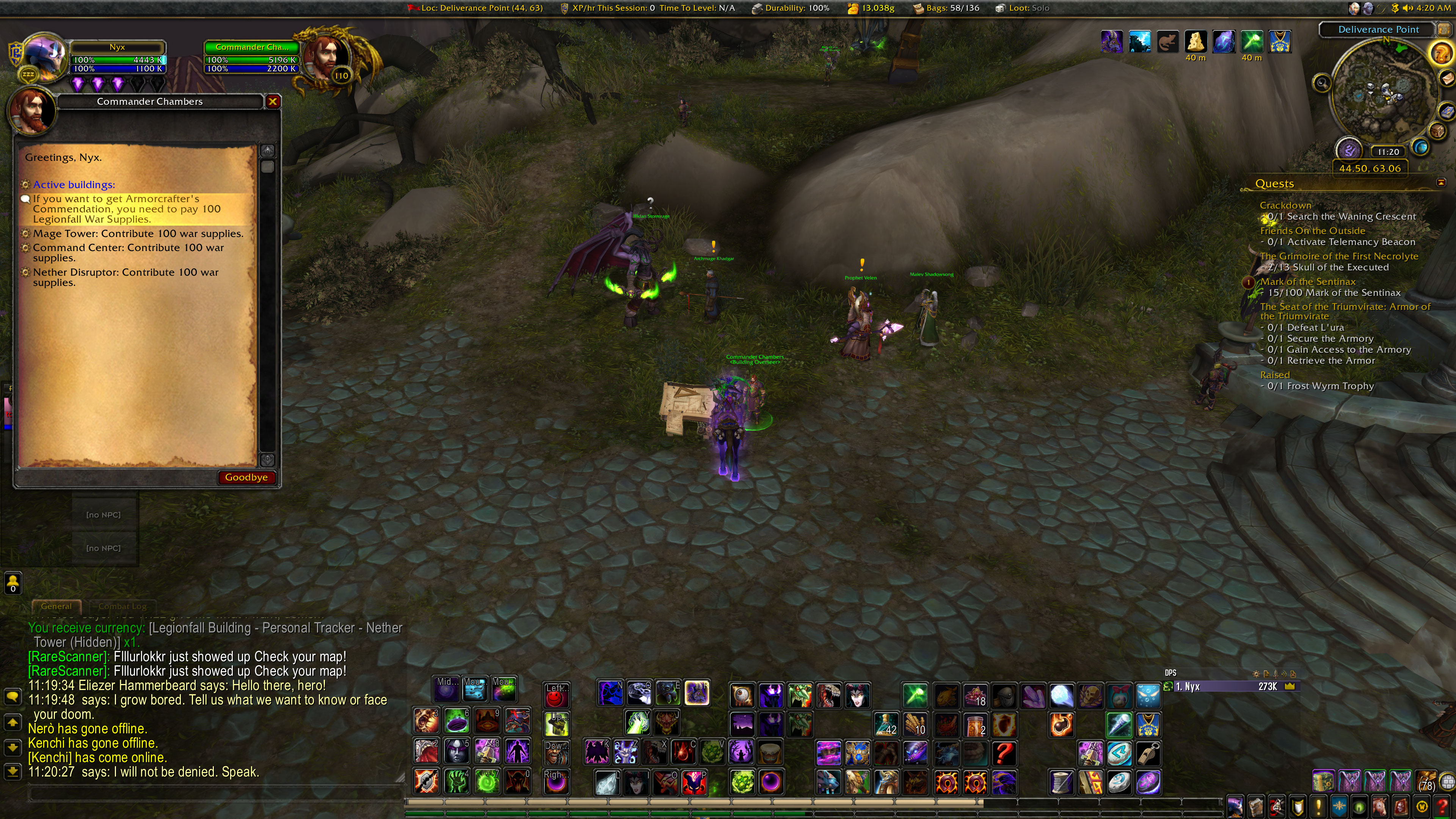Track the Crackdown quest
The width and height of the screenshot is (1456, 819).
point(1285,205)
